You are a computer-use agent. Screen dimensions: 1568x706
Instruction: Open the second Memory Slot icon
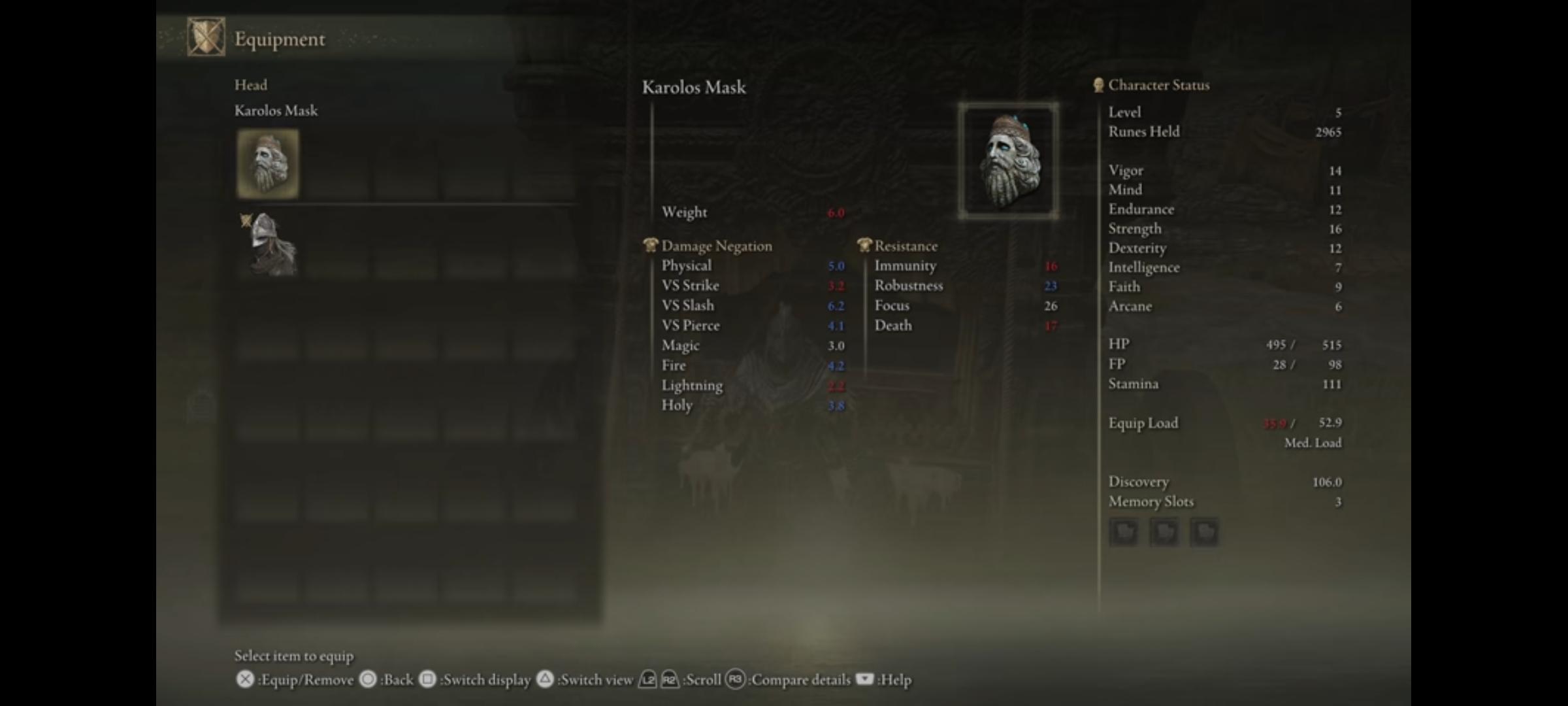(x=1166, y=531)
